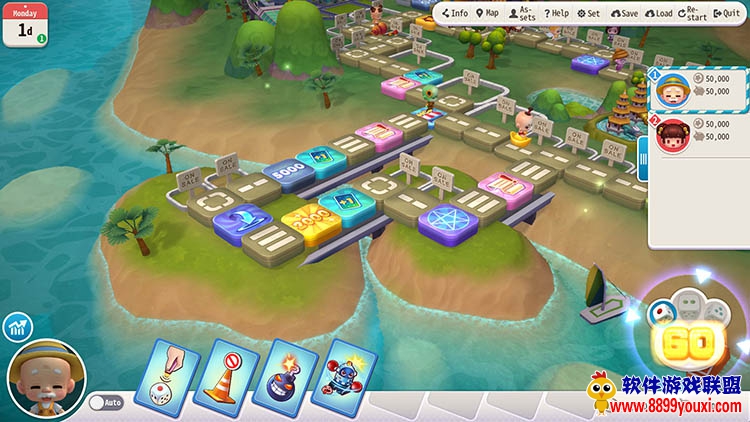Open the Map view

487,13
